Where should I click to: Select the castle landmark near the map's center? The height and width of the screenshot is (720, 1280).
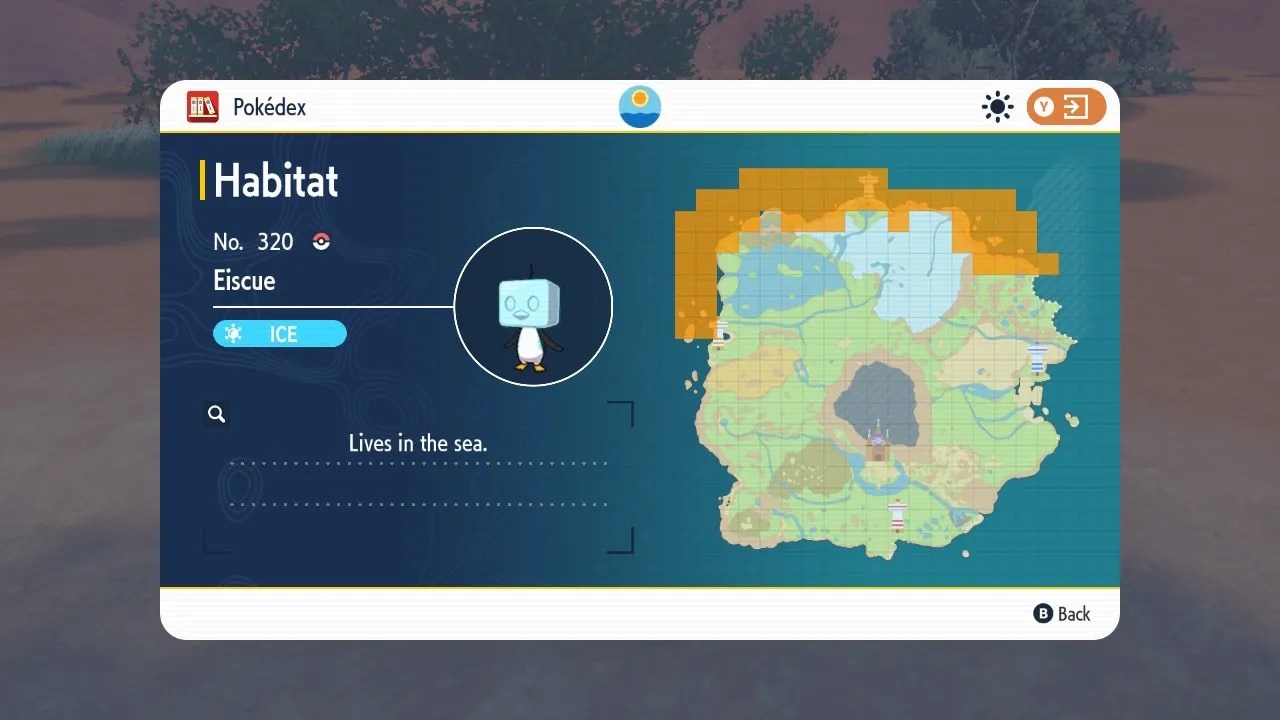point(878,444)
